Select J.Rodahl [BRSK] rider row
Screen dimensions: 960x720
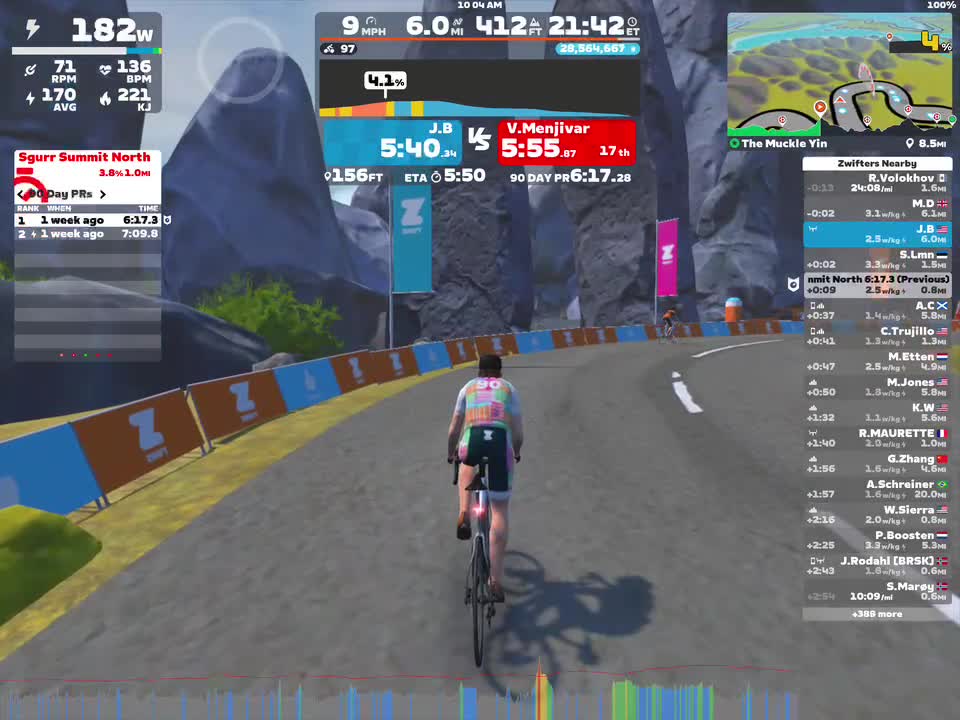click(x=877, y=566)
